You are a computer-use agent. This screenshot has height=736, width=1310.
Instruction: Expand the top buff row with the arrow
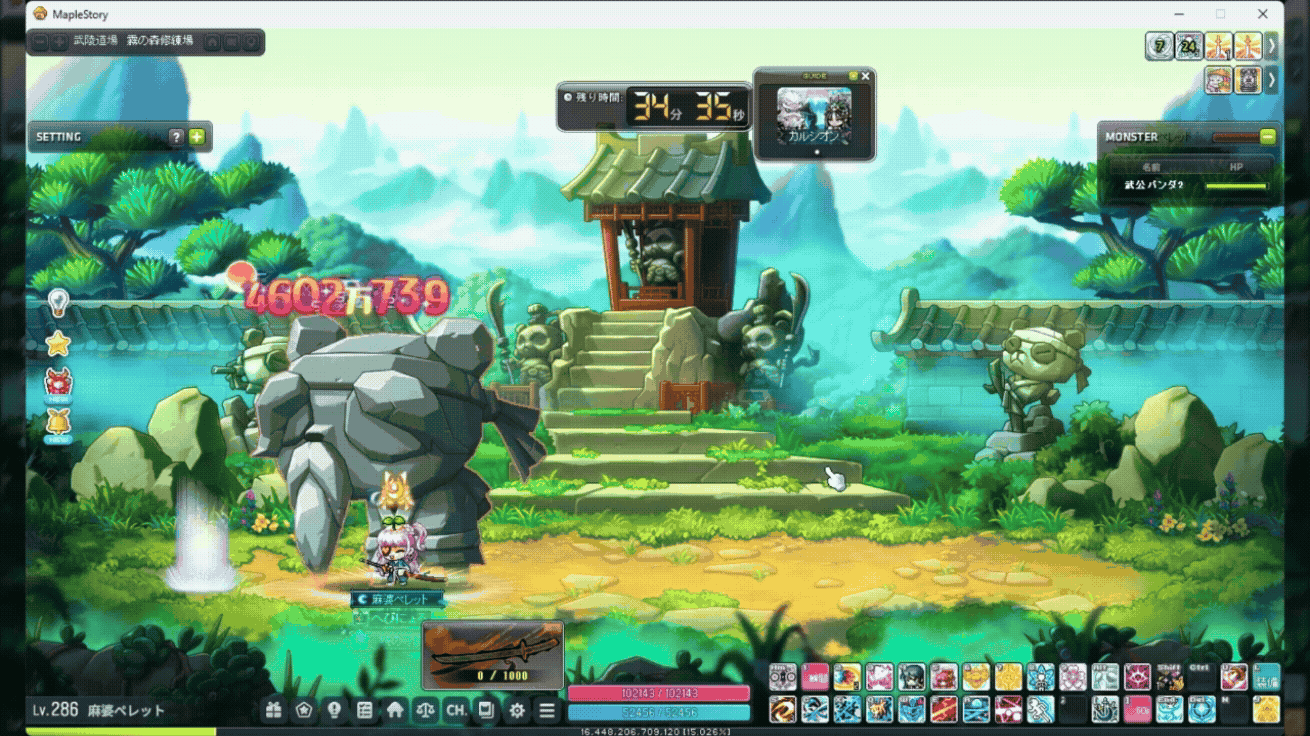1272,46
